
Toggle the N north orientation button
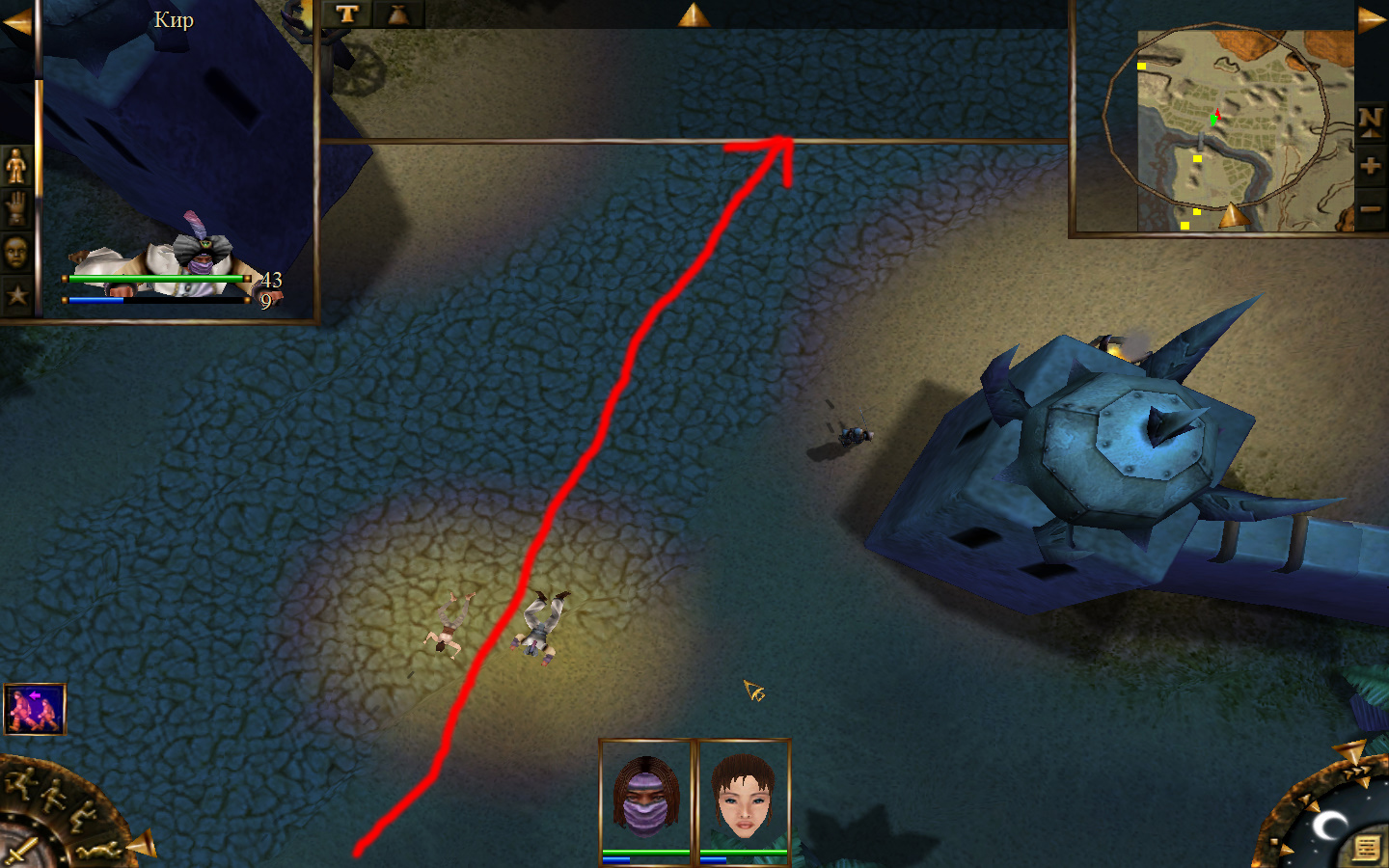click(x=1371, y=122)
